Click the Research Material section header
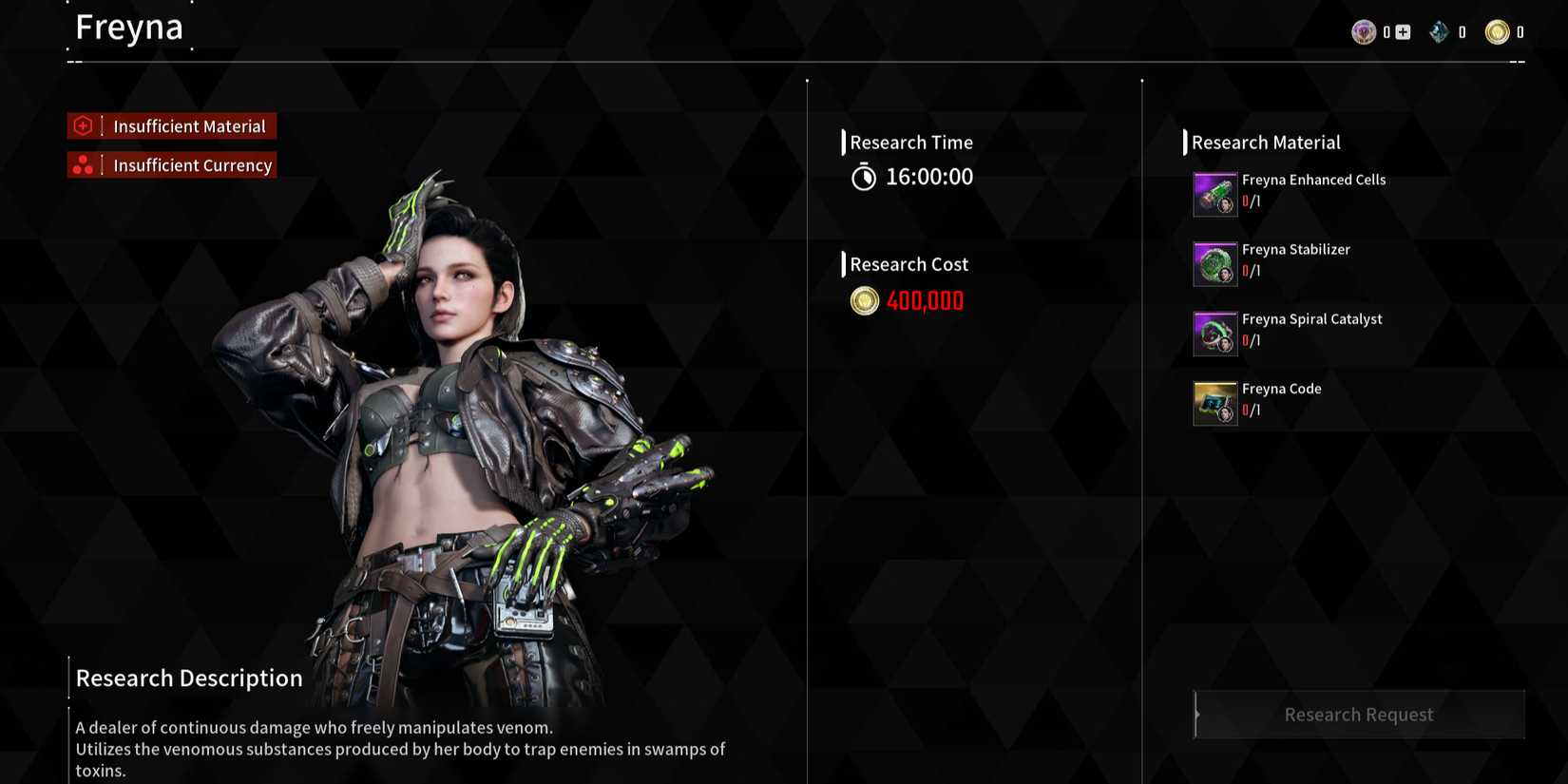Image resolution: width=1568 pixels, height=784 pixels. coord(1266,143)
